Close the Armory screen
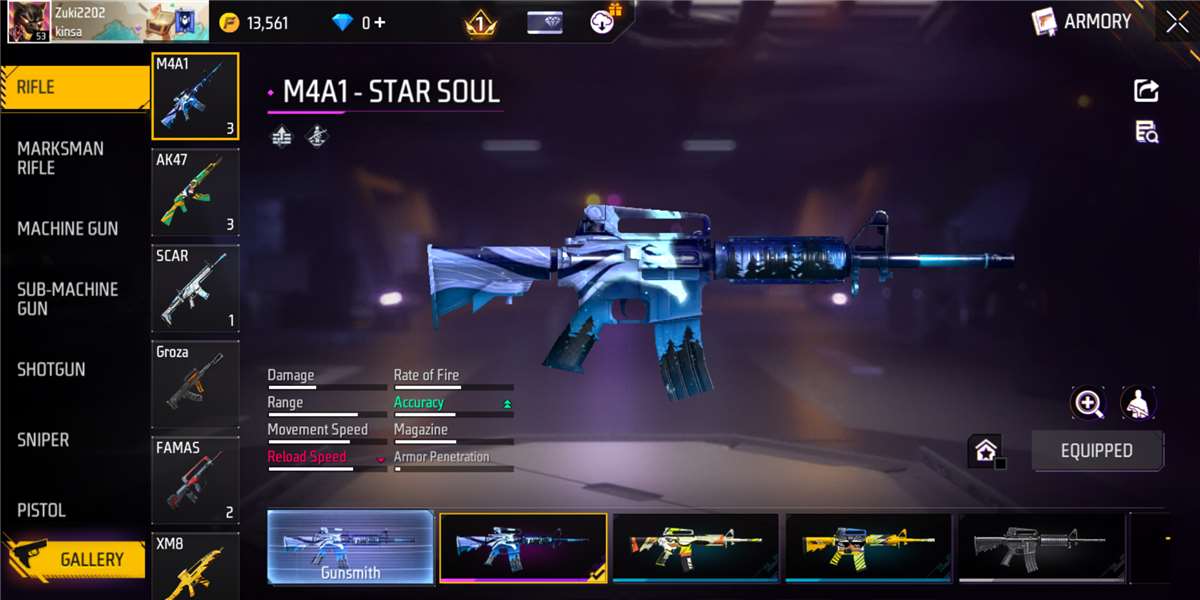This screenshot has width=1200, height=600. (x=1176, y=22)
